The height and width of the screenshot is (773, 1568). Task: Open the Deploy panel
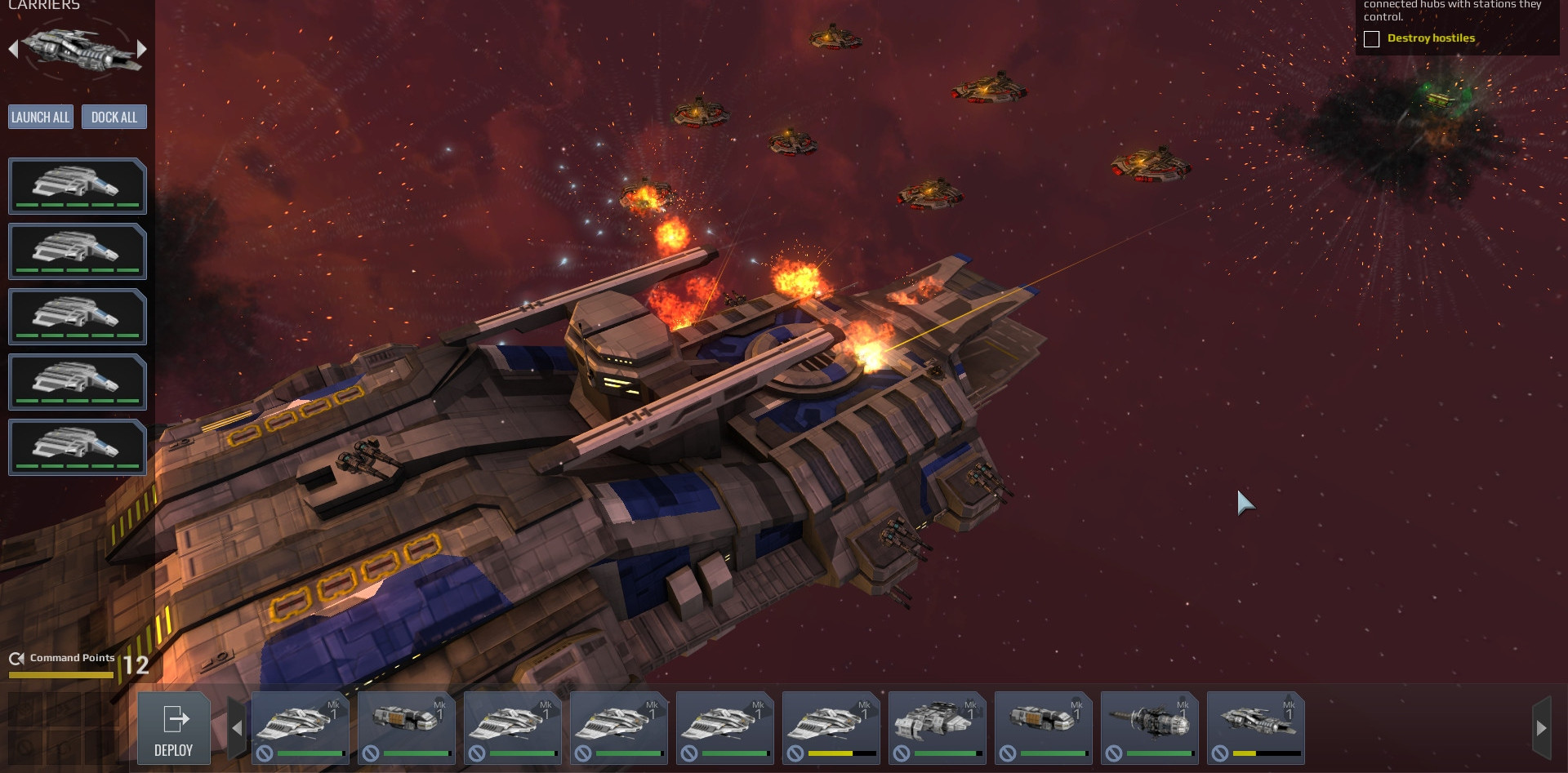pos(174,729)
